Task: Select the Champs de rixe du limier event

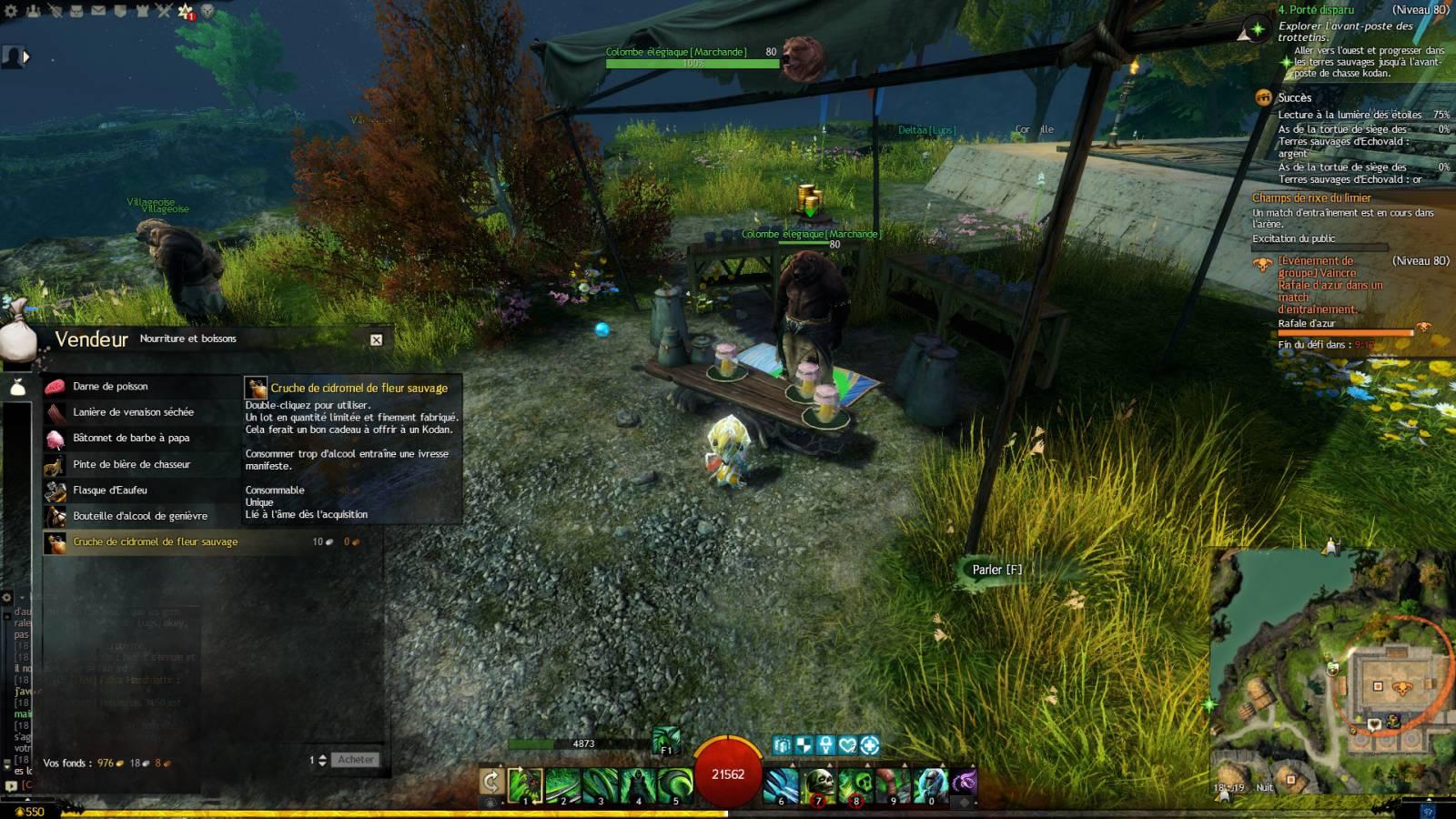Action: click(x=1311, y=197)
